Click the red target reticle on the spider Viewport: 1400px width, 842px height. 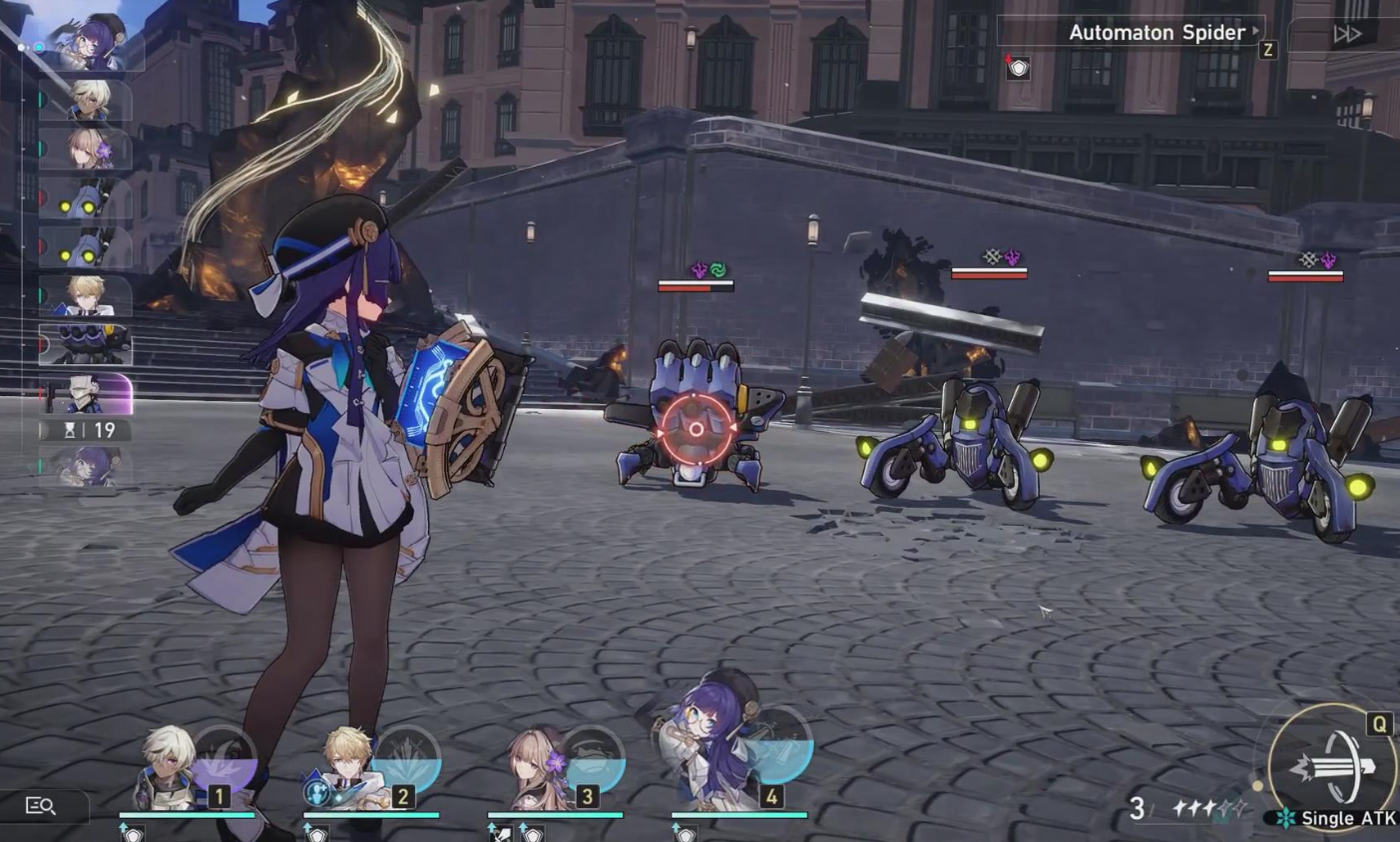click(x=696, y=429)
